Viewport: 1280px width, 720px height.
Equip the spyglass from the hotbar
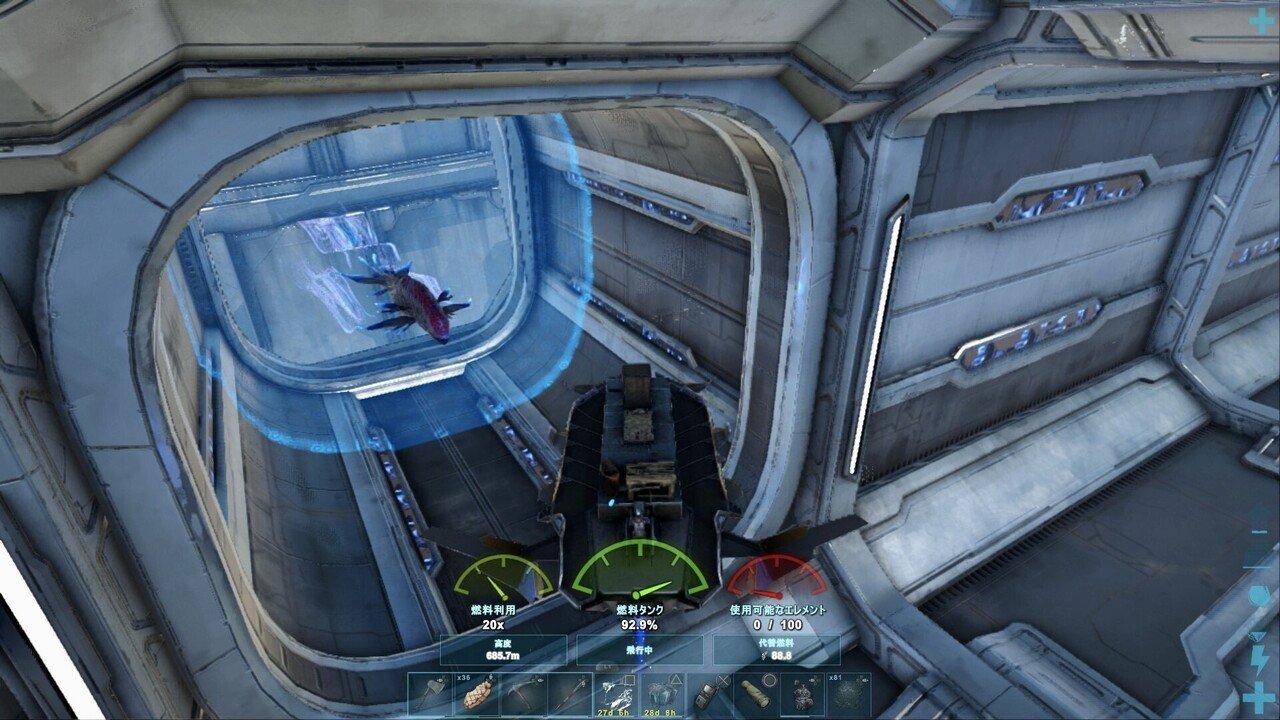tap(756, 694)
